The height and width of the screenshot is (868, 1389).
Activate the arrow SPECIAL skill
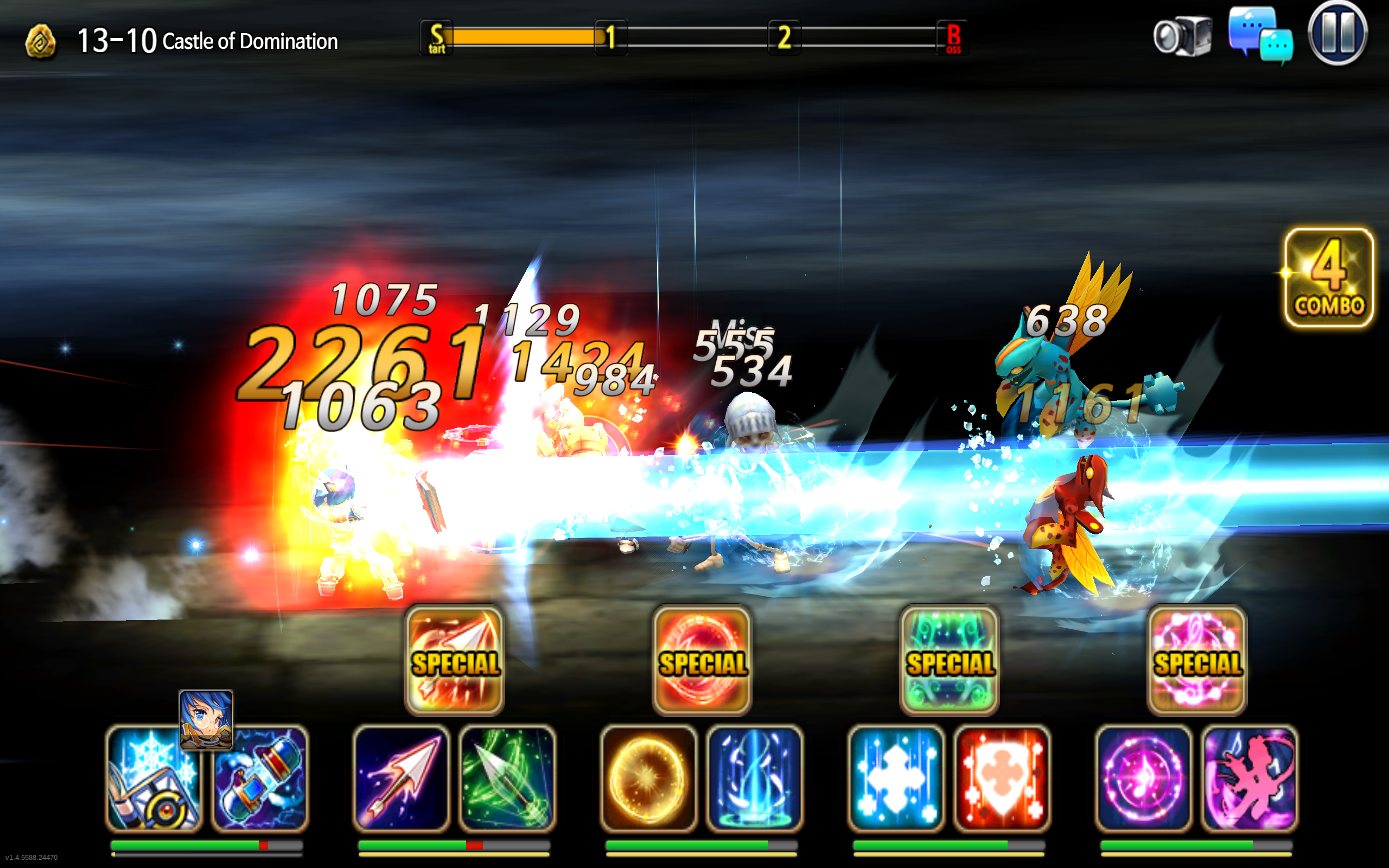click(x=454, y=661)
